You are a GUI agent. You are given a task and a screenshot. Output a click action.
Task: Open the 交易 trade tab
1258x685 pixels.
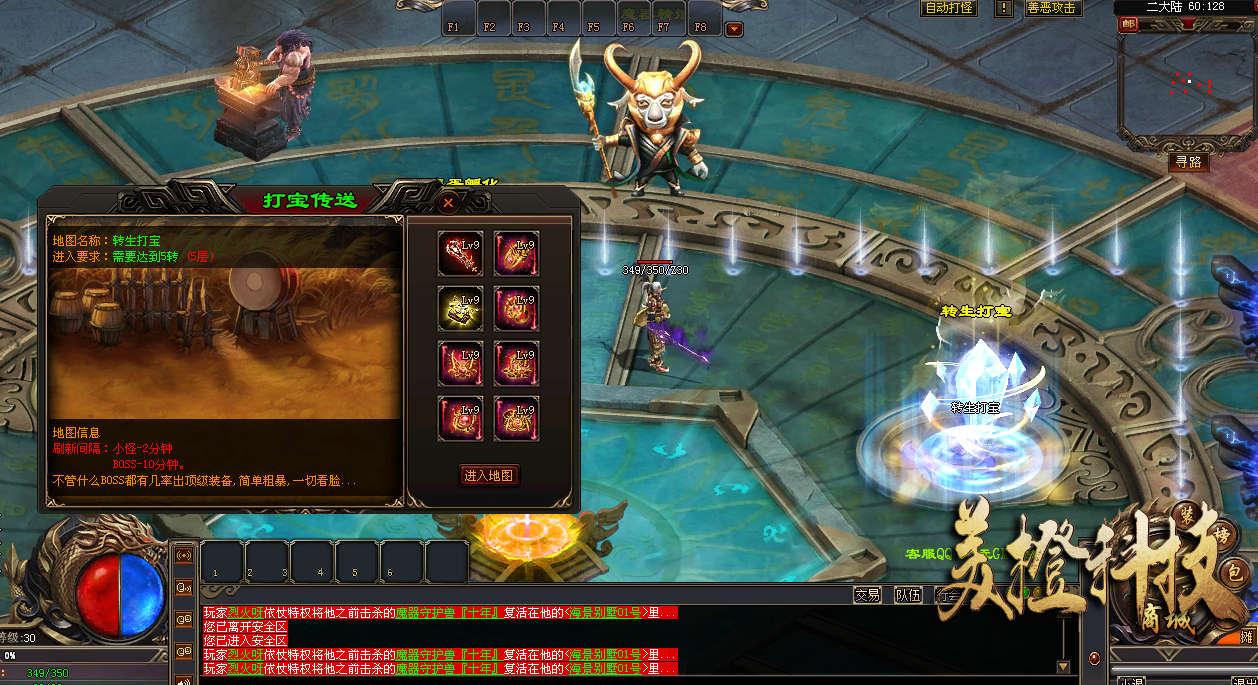coord(867,595)
